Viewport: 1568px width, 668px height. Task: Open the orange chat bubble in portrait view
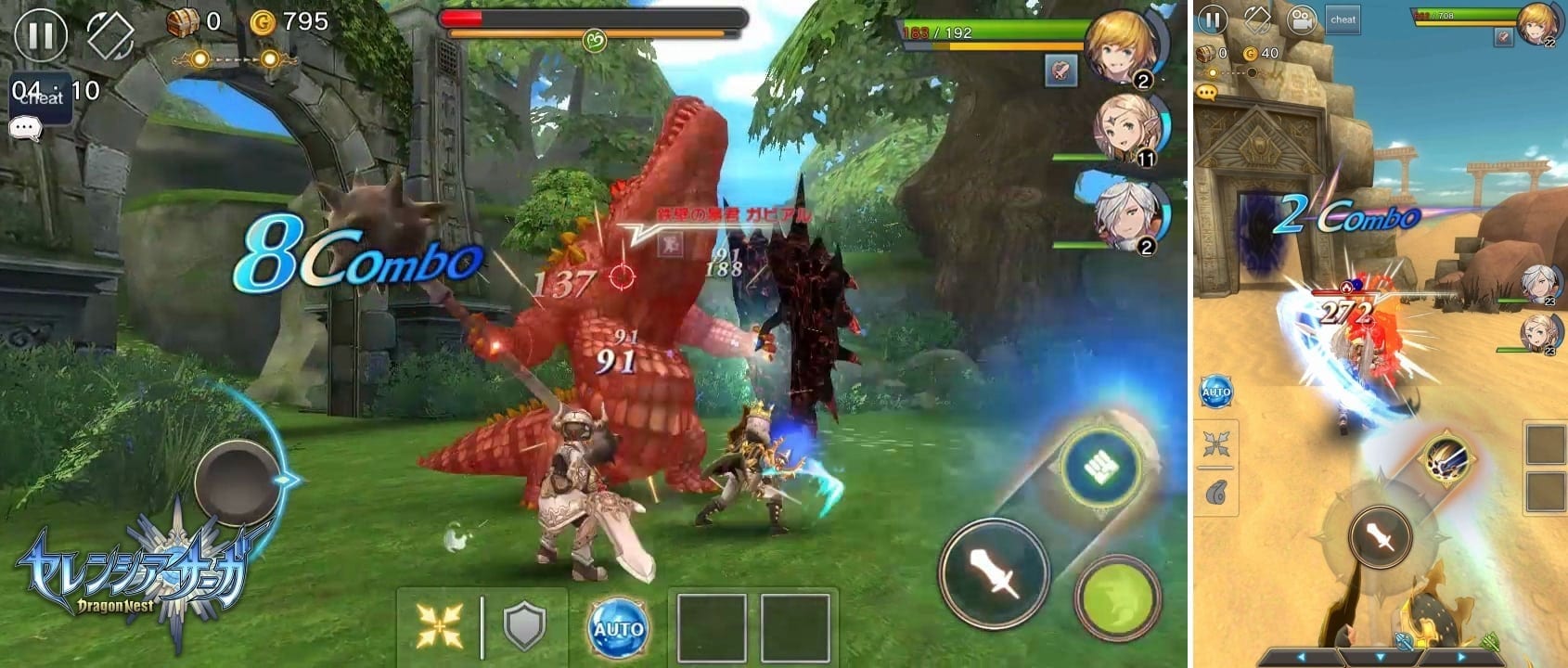[x=1207, y=93]
